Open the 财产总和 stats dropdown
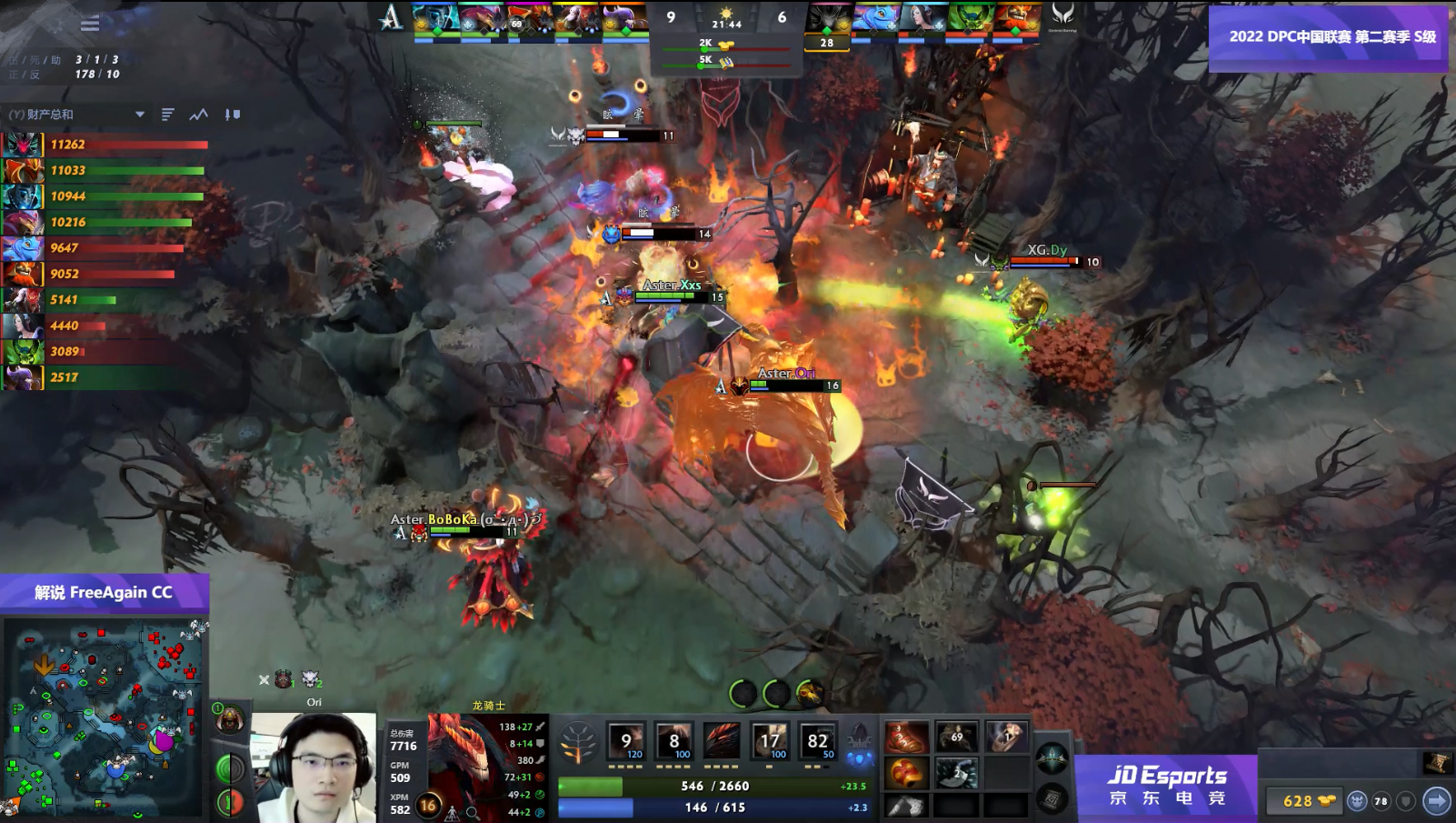Viewport: 1456px width, 823px height. 141,115
